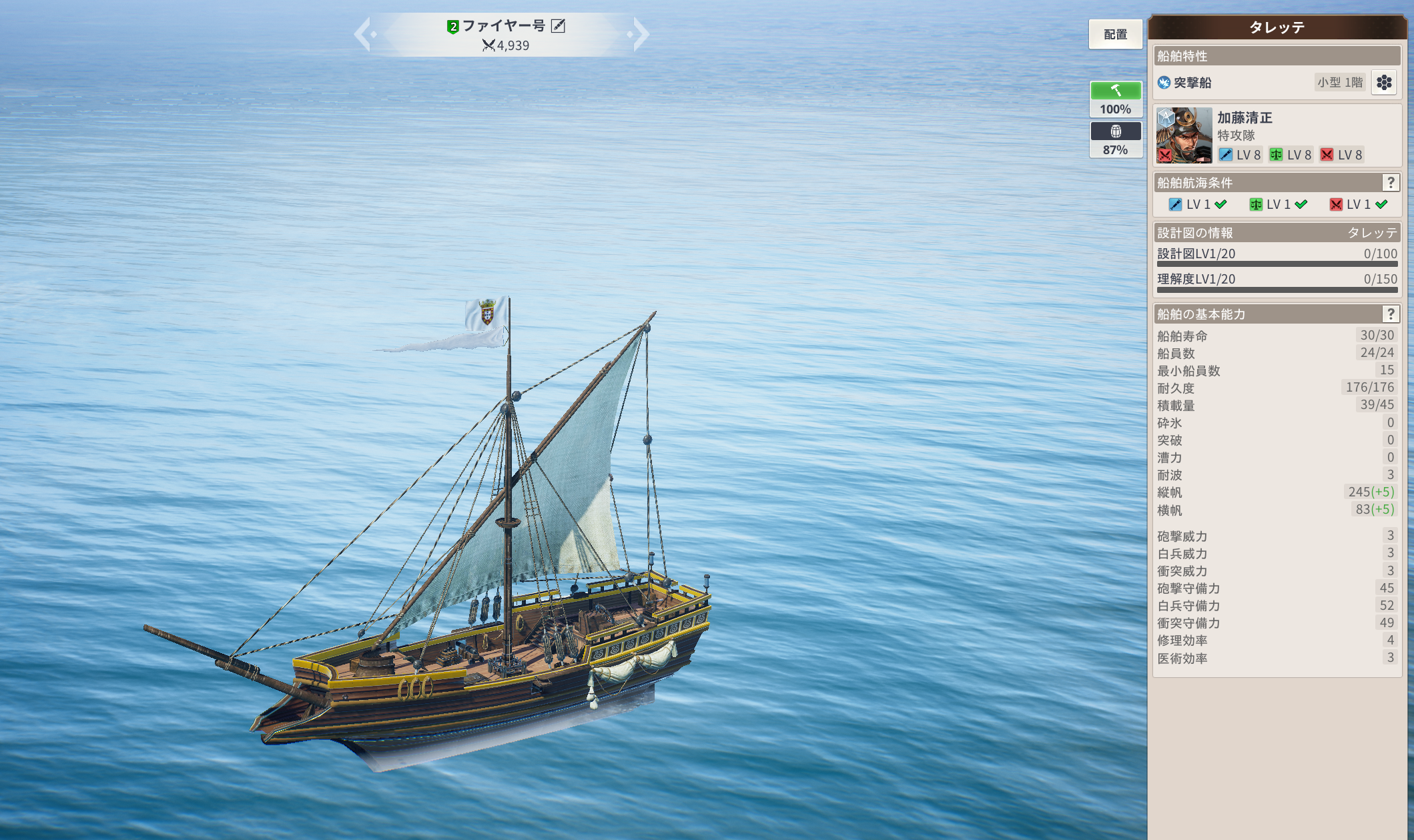
Task: Edit the ship name ファイヤー号
Action: [559, 26]
